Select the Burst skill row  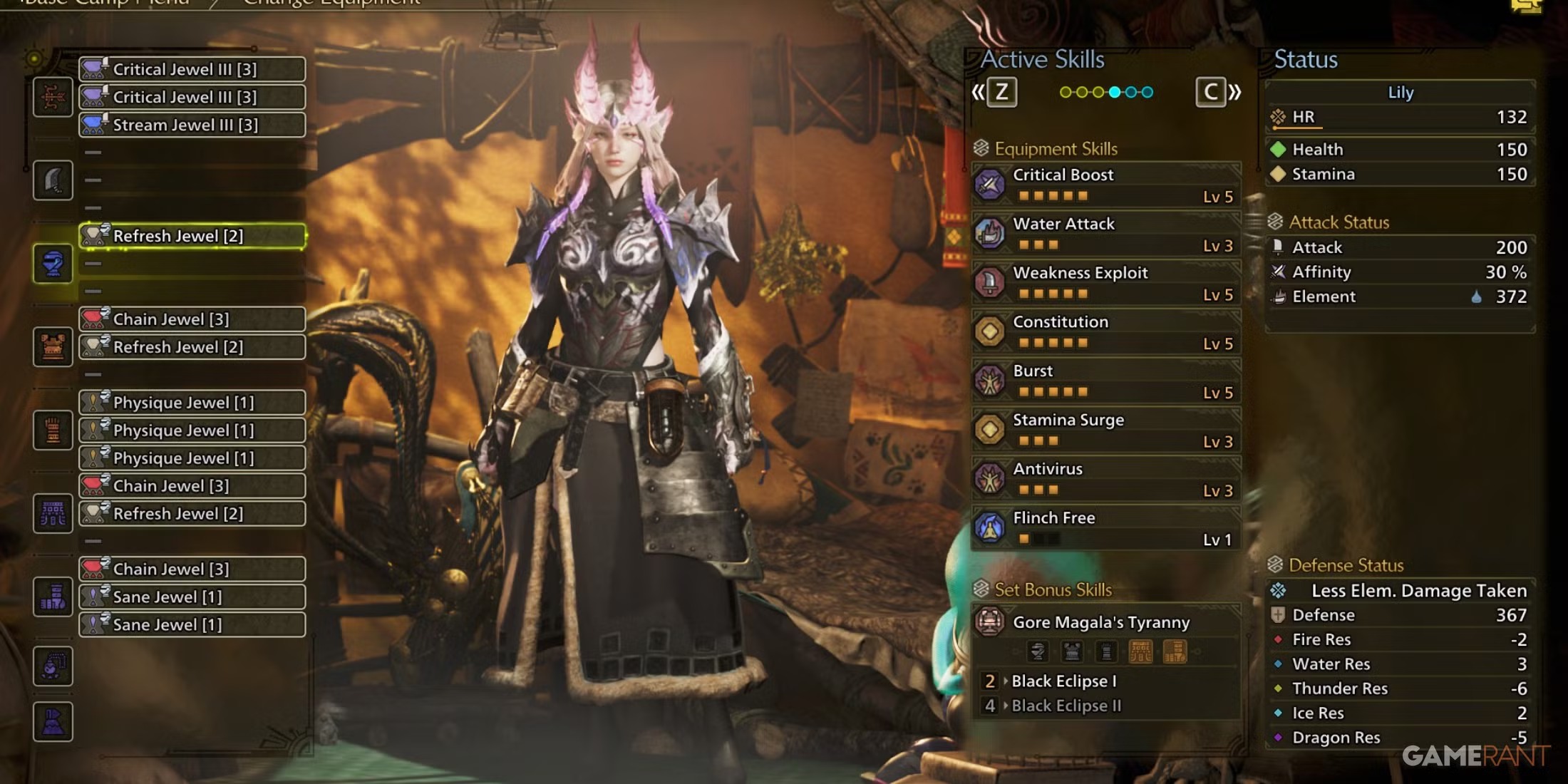[x=1105, y=381]
